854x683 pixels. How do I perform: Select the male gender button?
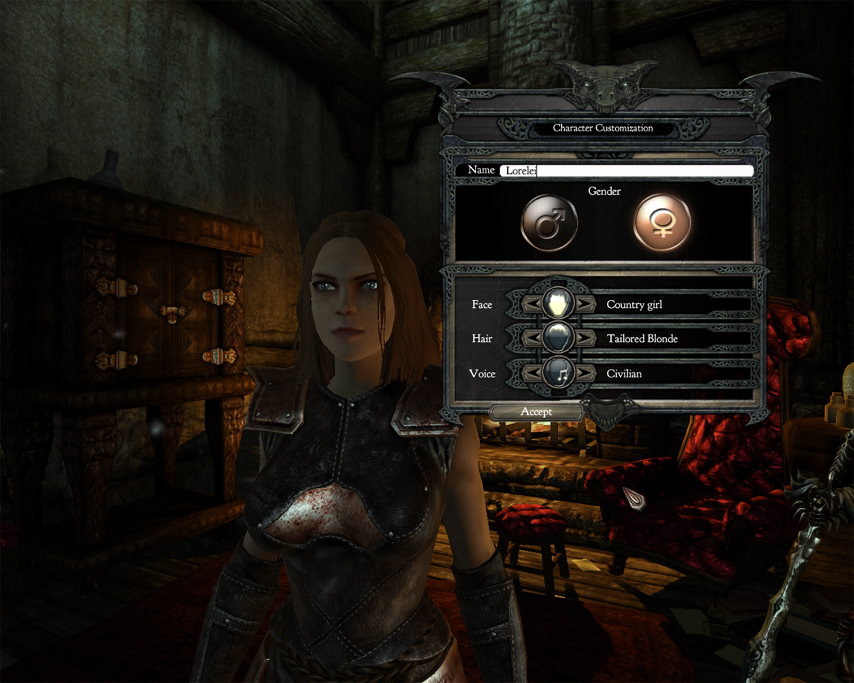coord(550,223)
